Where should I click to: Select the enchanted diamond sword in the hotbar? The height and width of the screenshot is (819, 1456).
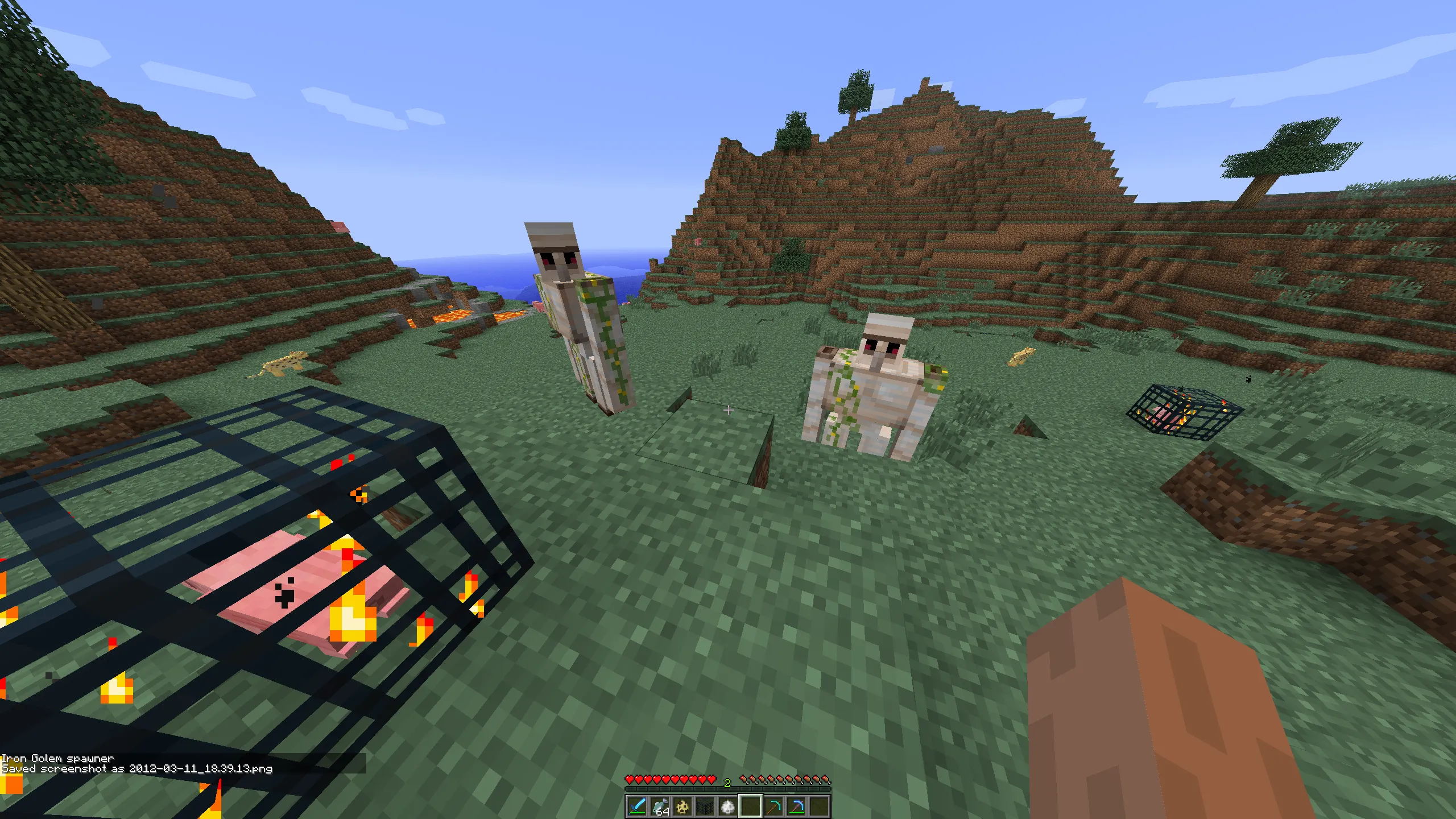point(637,808)
